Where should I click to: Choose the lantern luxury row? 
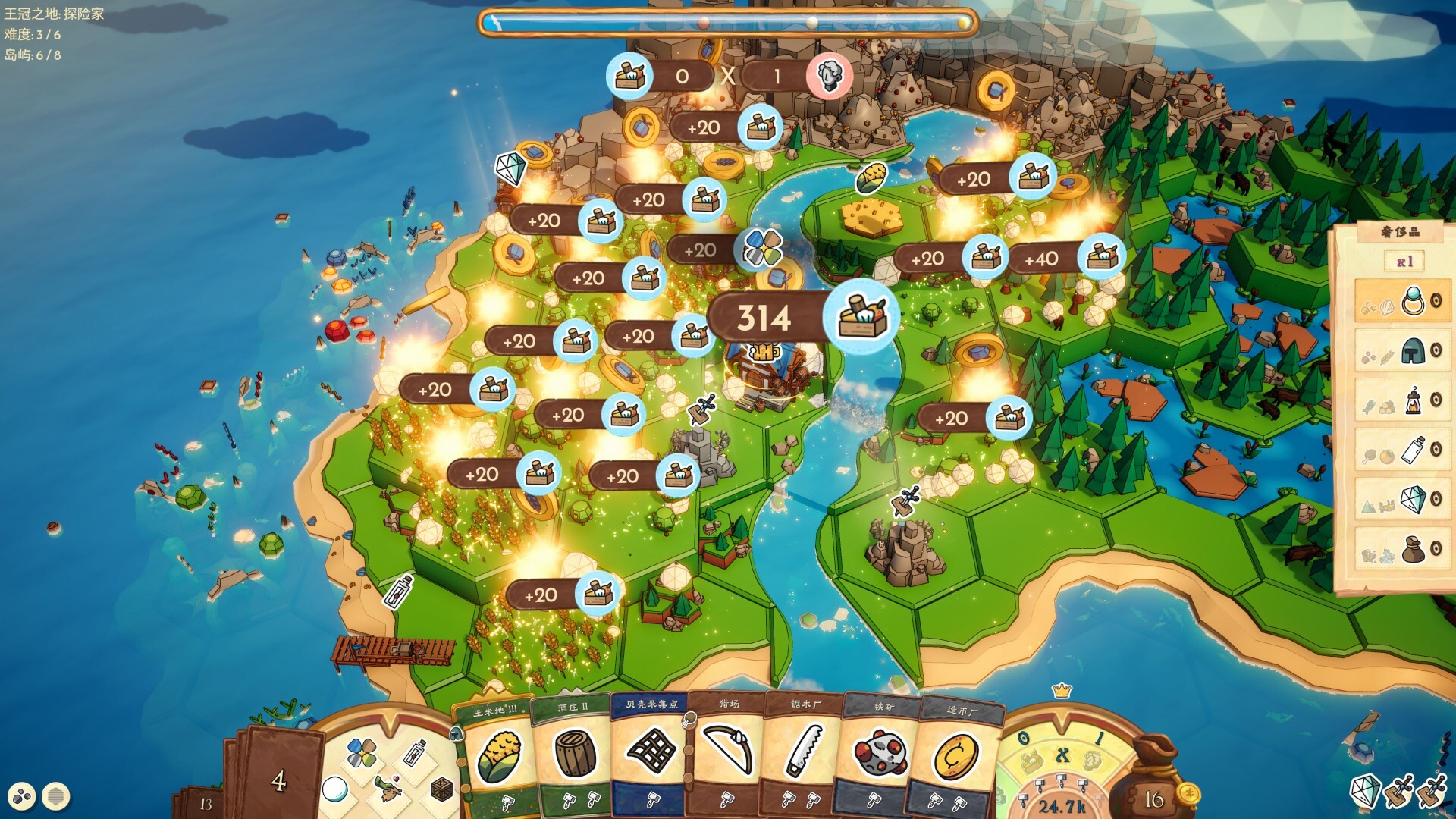coord(1401,400)
